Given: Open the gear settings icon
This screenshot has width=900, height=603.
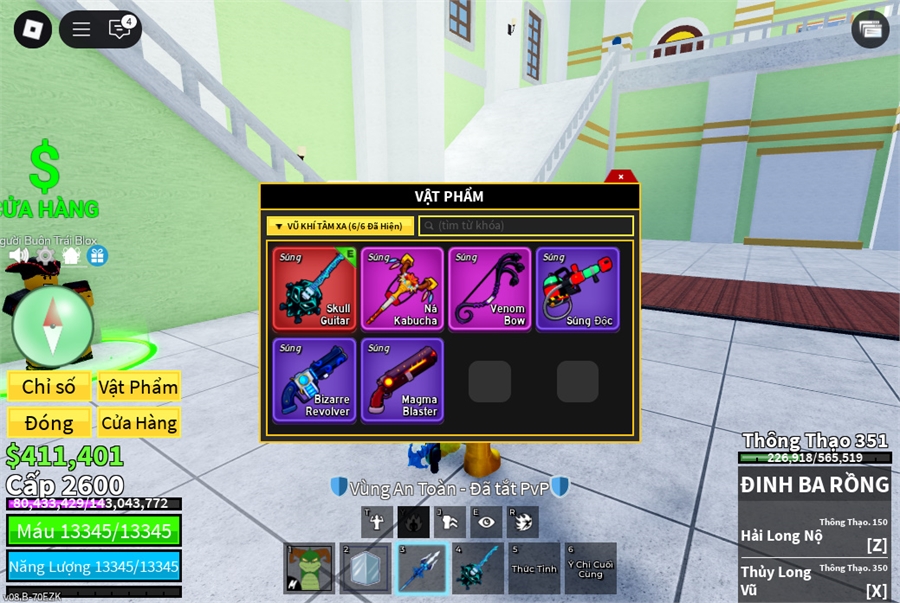Looking at the screenshot, I should coord(46,256).
